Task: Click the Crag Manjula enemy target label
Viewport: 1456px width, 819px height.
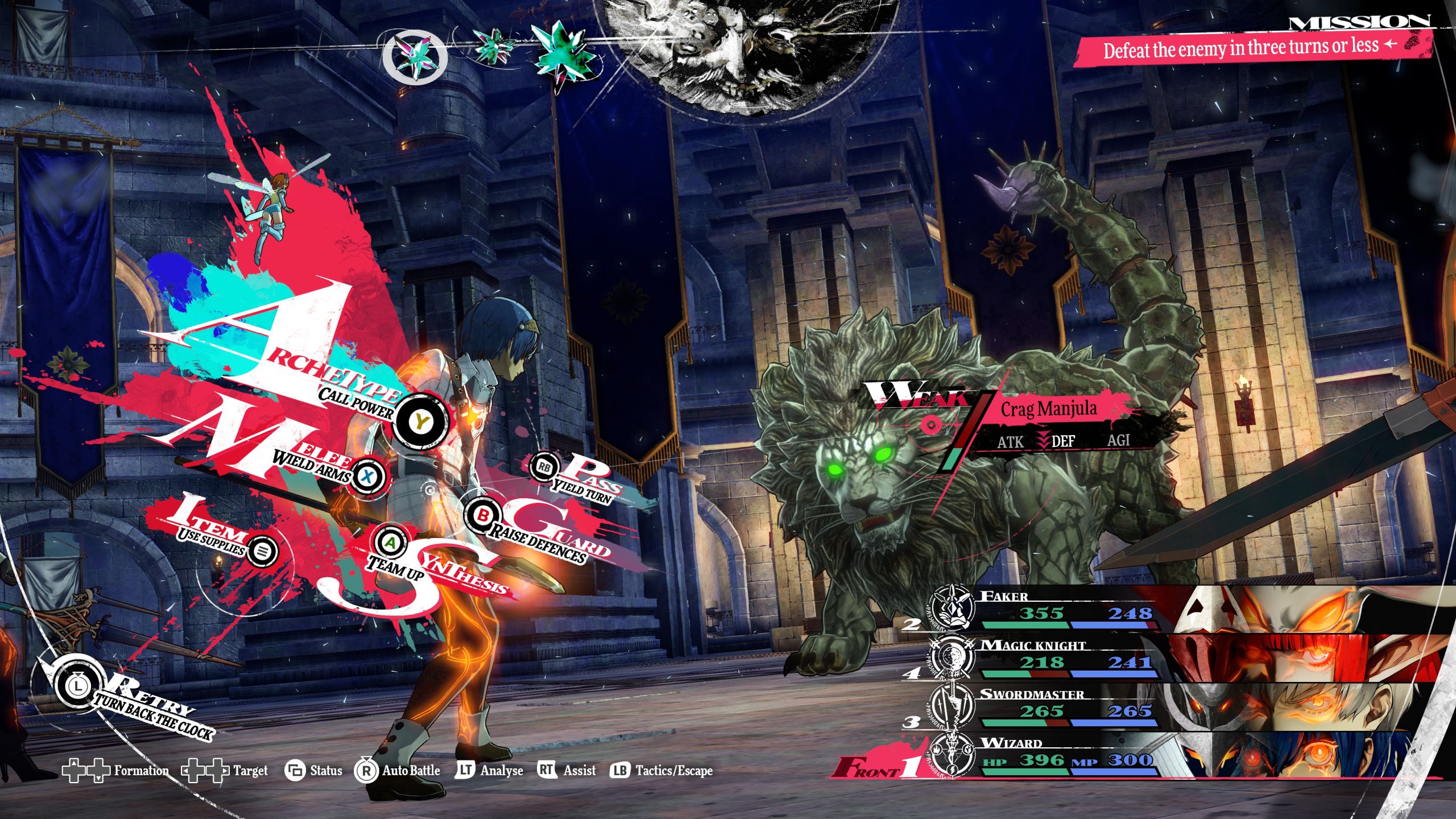Action: coord(1049,409)
